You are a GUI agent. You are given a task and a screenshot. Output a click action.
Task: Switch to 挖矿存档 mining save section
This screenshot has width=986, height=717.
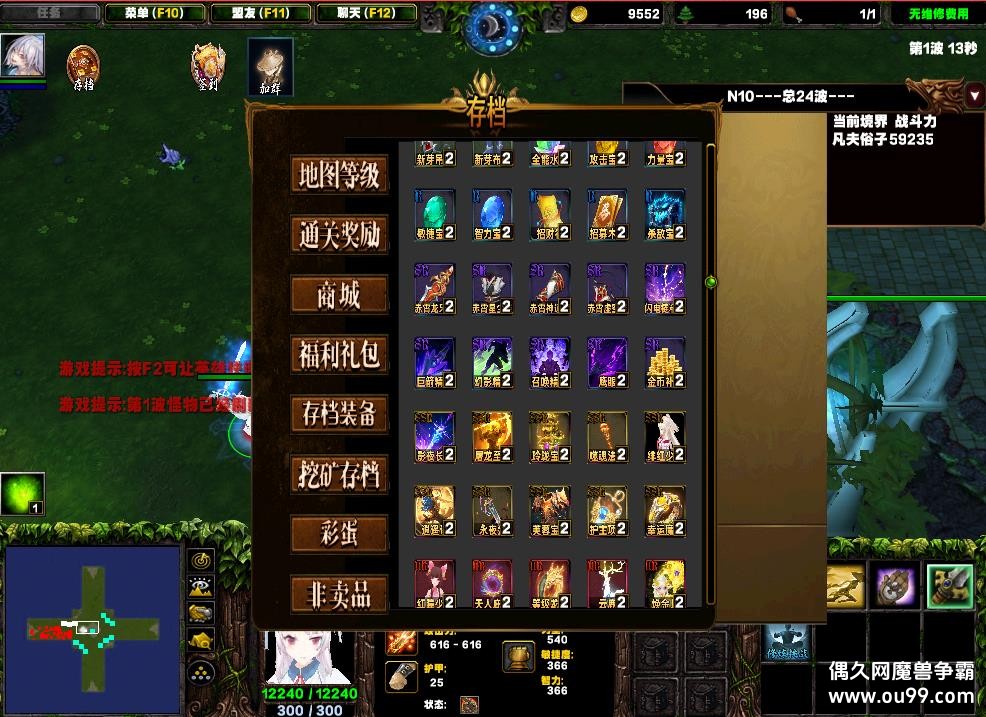click(340, 474)
